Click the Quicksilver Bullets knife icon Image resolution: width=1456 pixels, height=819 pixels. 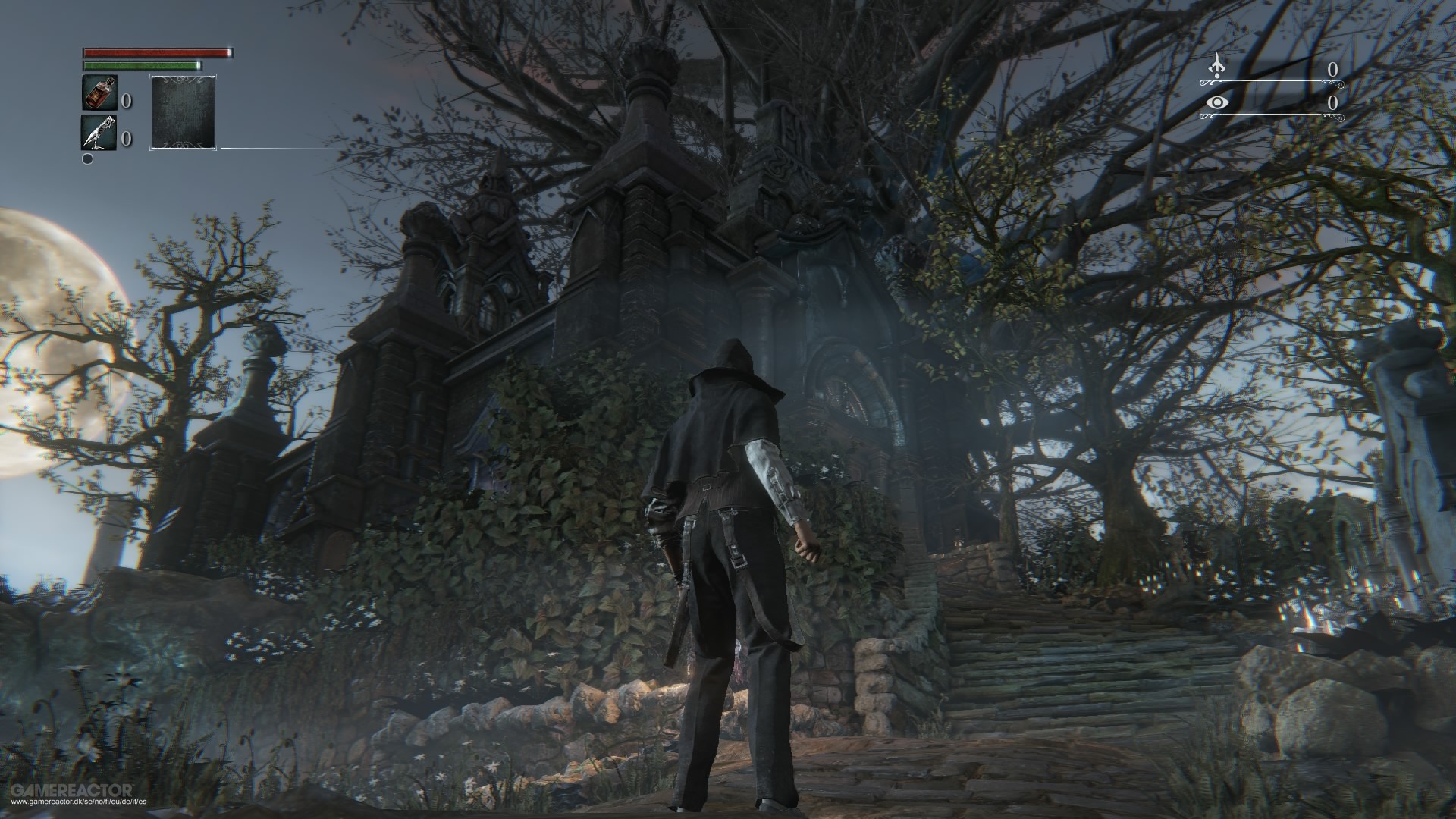pos(98,132)
